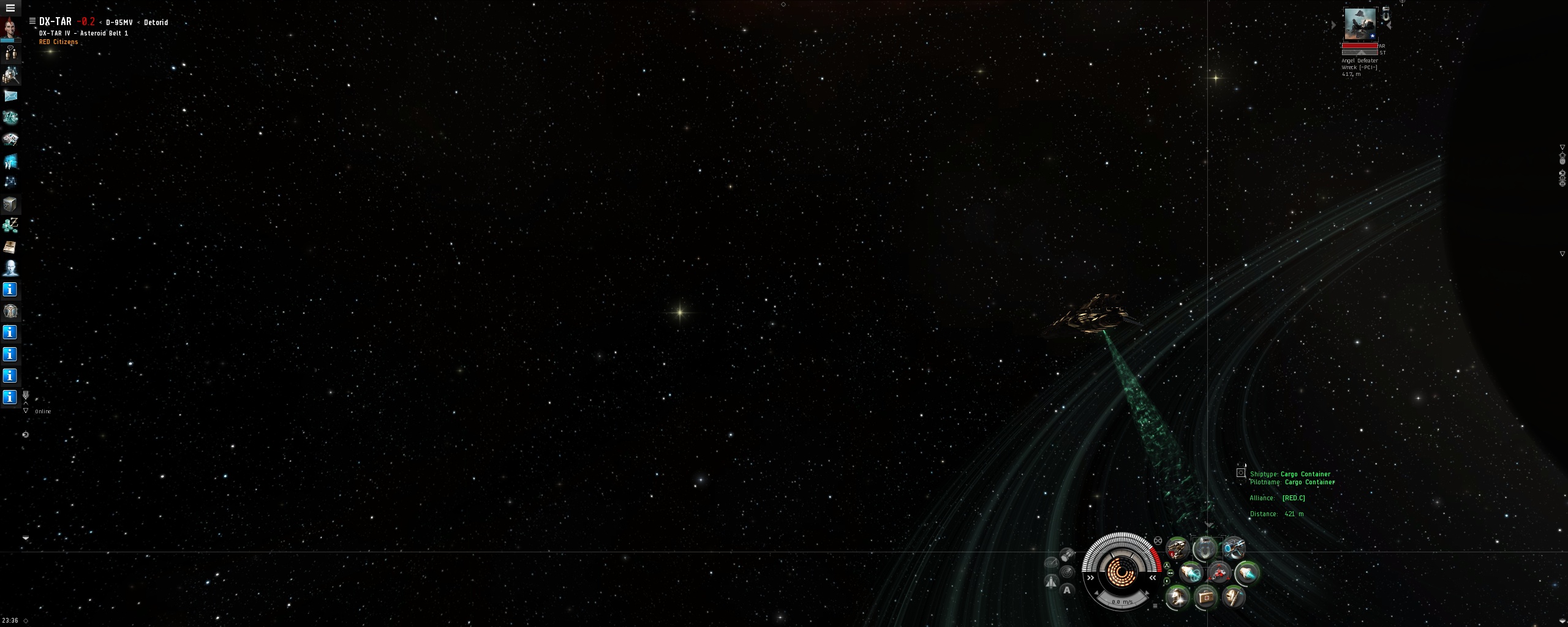The height and width of the screenshot is (627, 1568).
Task: Open the scanner radar button
Action: pos(1067,572)
